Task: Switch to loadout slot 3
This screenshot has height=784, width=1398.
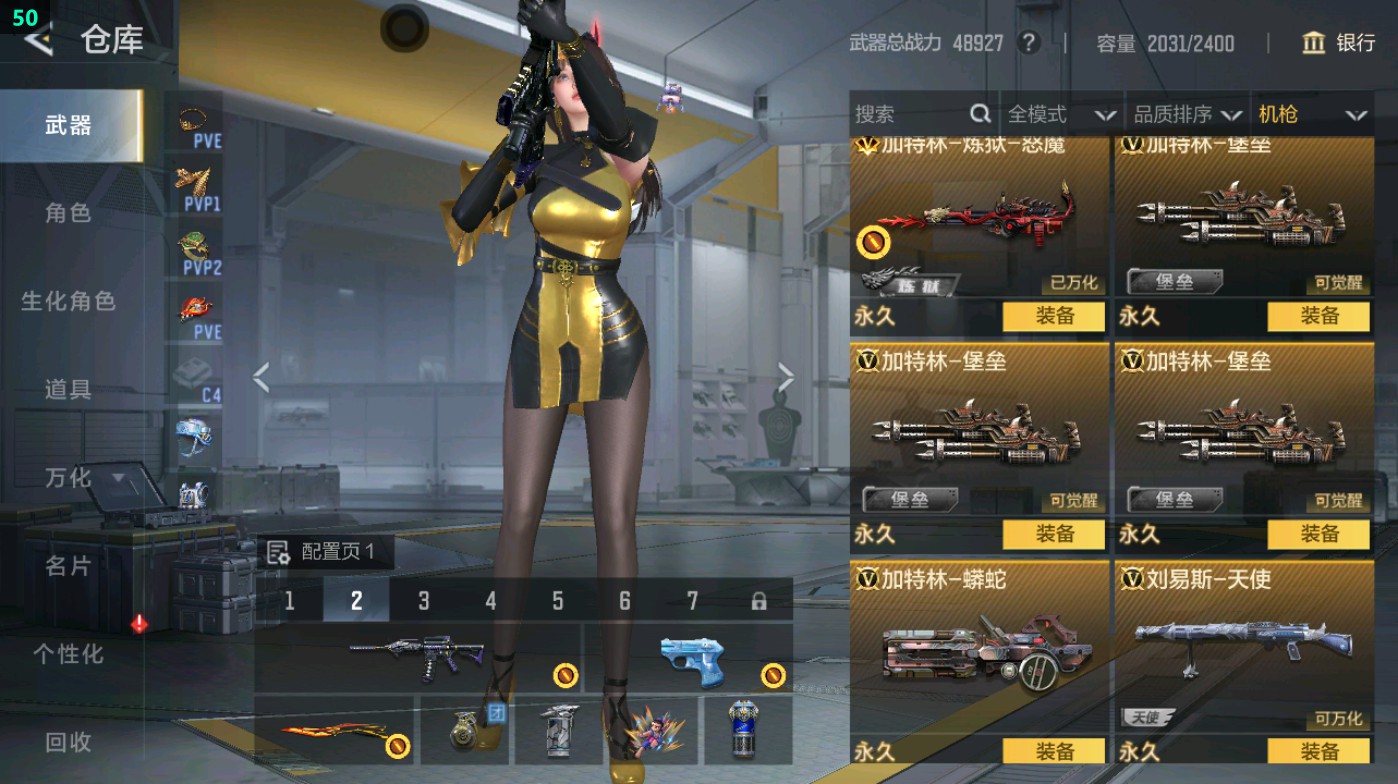Action: point(423,601)
